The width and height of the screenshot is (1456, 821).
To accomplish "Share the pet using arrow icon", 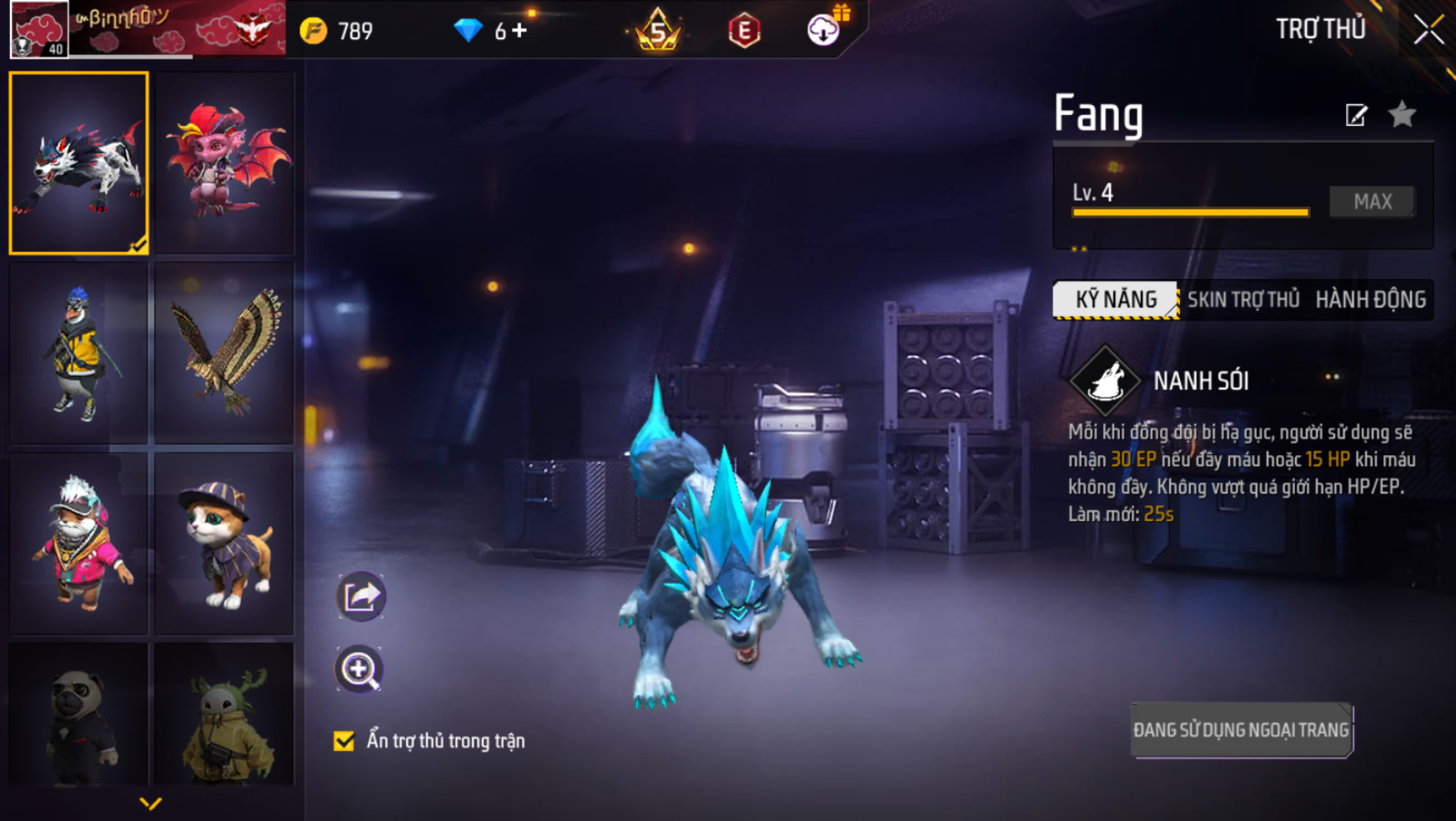I will 360,596.
